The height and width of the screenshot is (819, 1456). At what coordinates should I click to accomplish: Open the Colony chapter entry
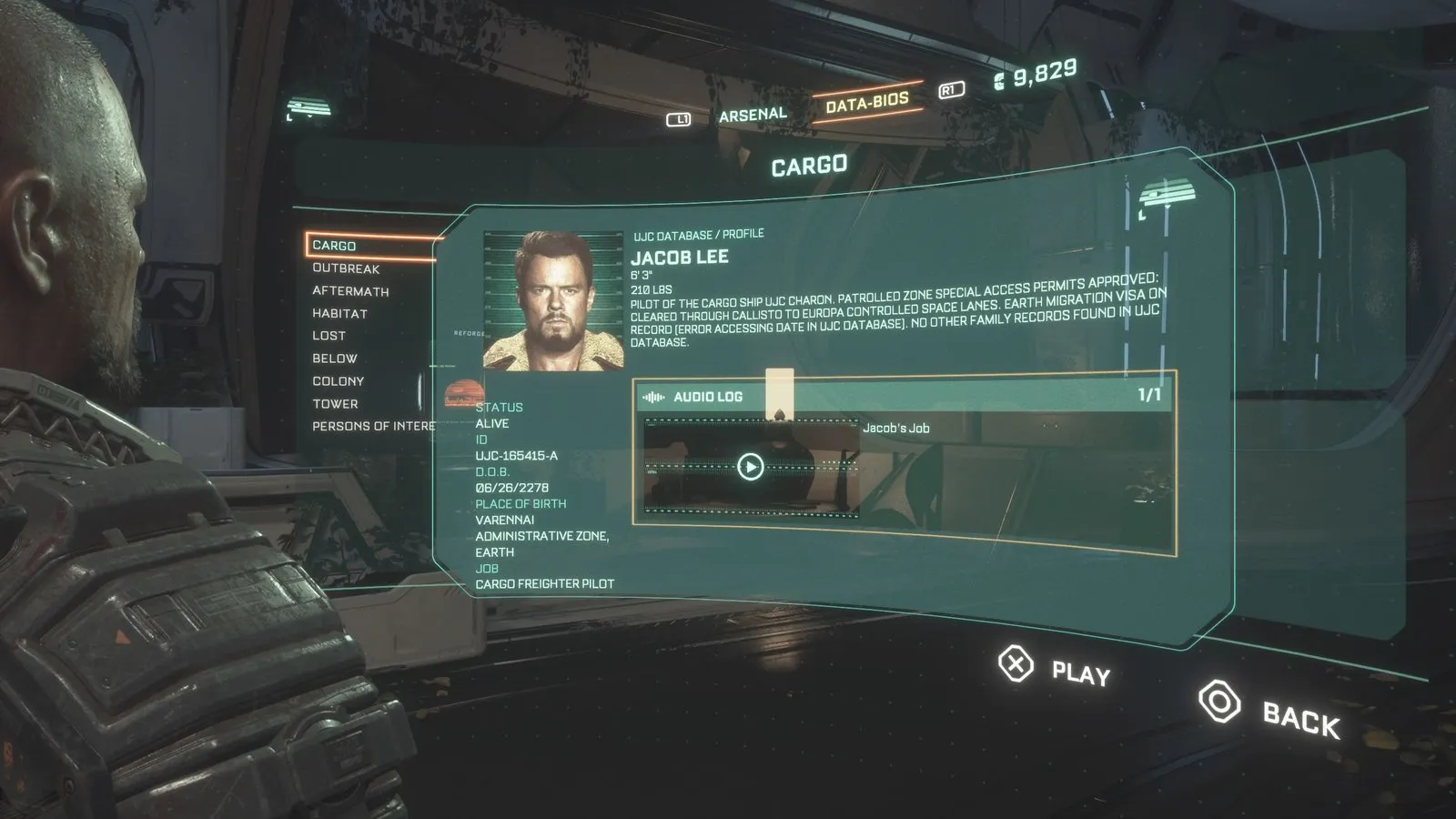tap(338, 381)
